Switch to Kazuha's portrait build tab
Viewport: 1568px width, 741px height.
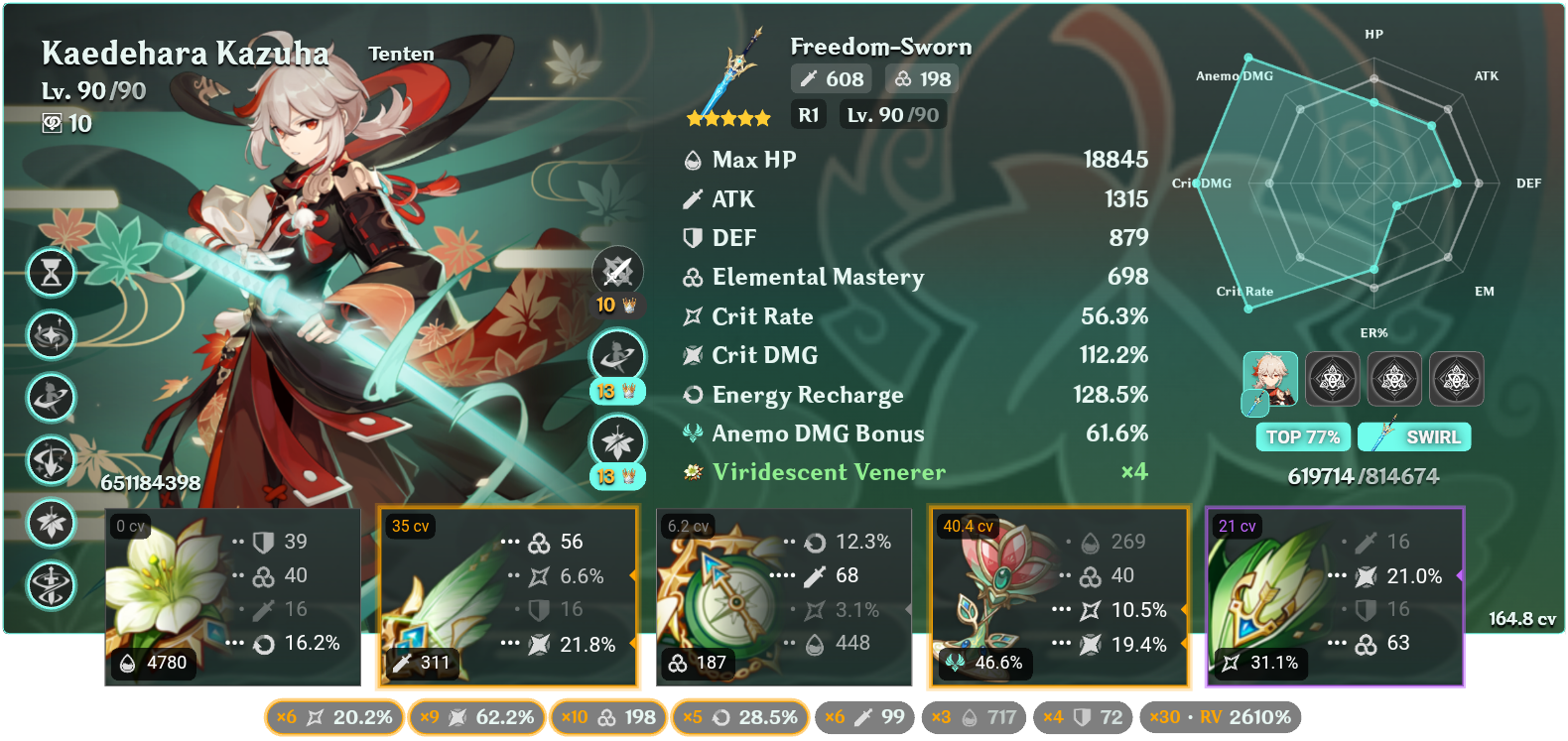(1271, 380)
